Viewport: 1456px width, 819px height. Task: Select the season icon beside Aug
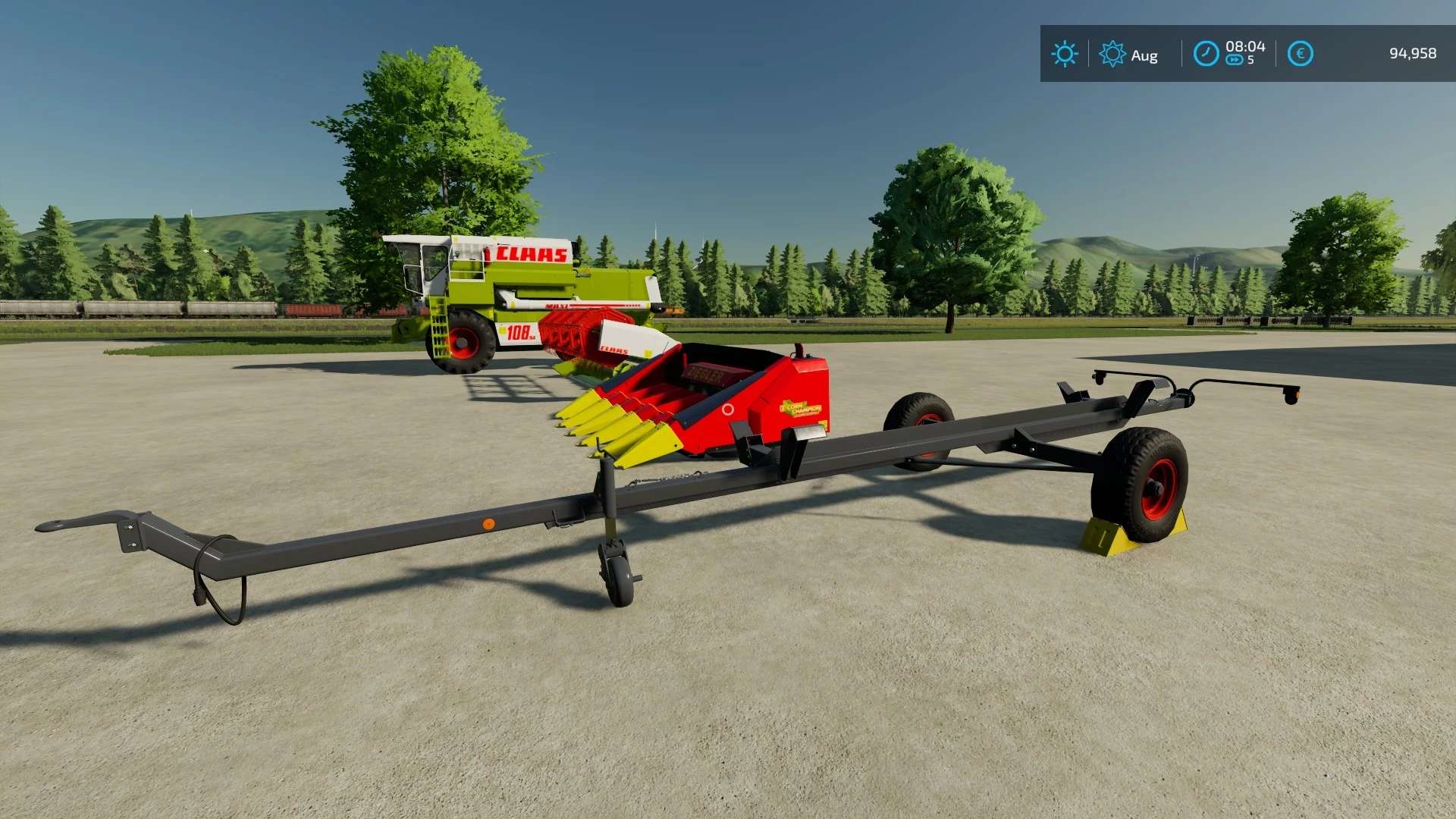[x=1112, y=54]
